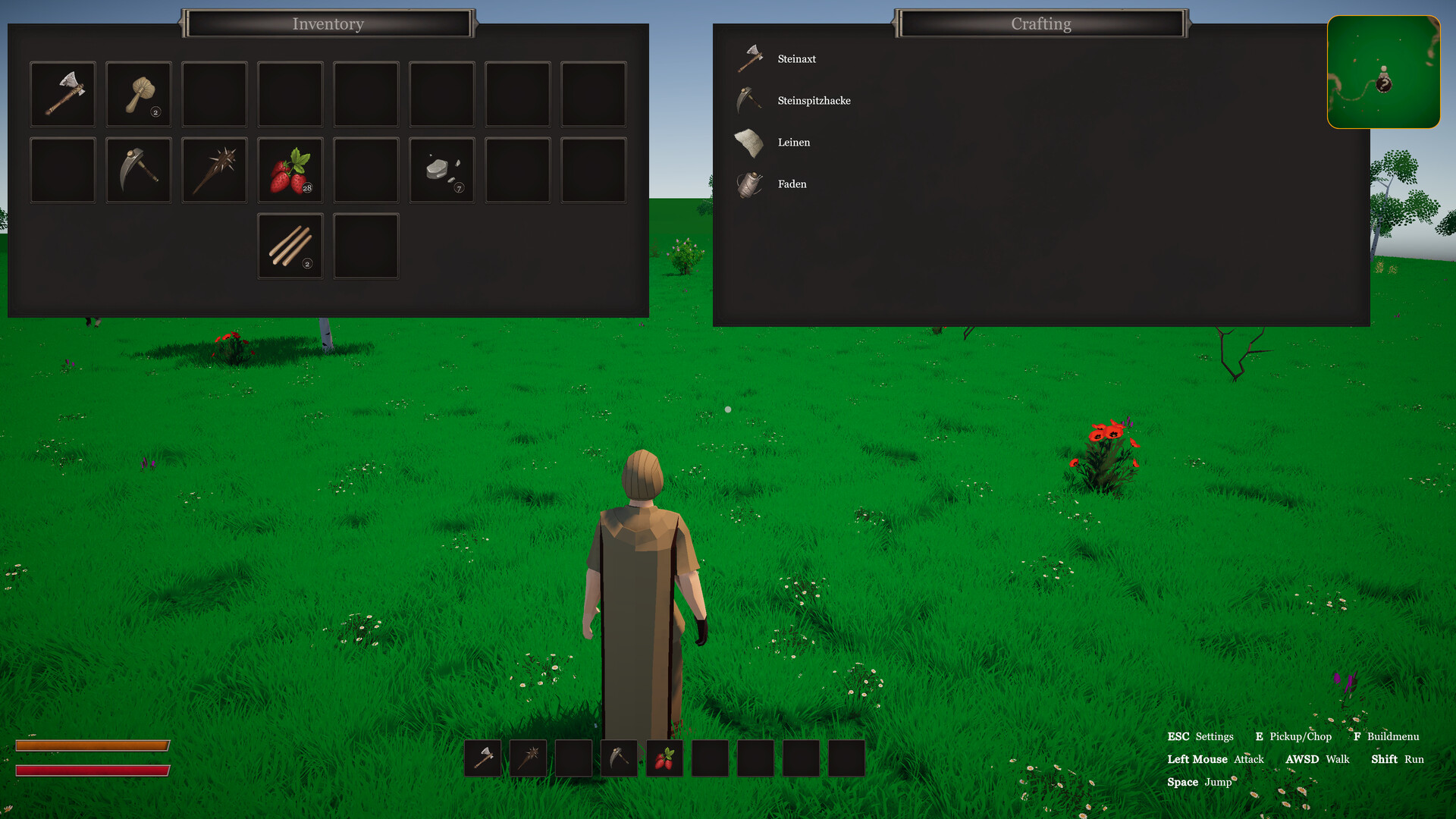This screenshot has width=1456, height=819.
Task: Select the sickle in the hotbar
Action: click(x=619, y=758)
